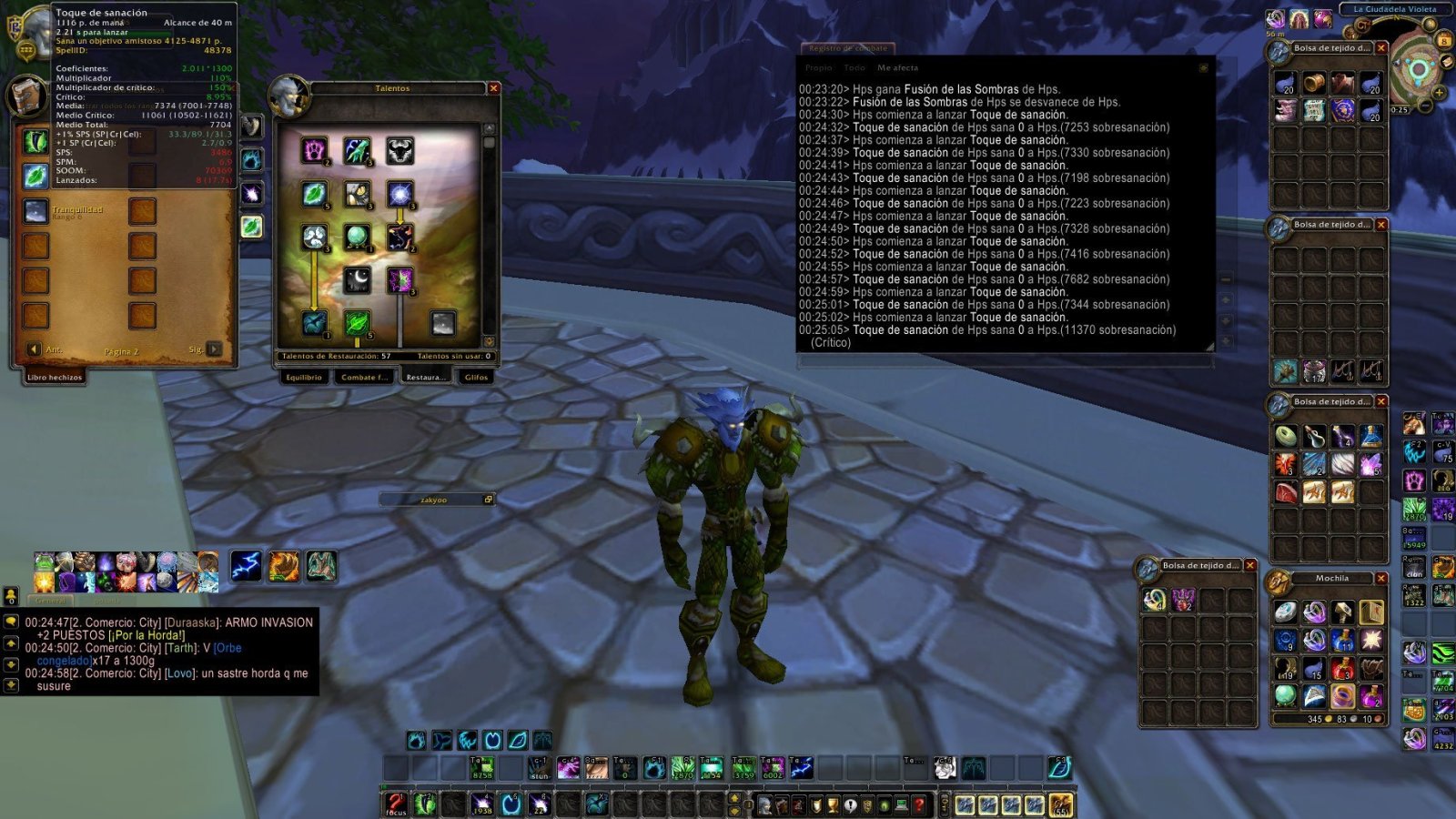Click the player name Lovo in trade chat

[181, 673]
